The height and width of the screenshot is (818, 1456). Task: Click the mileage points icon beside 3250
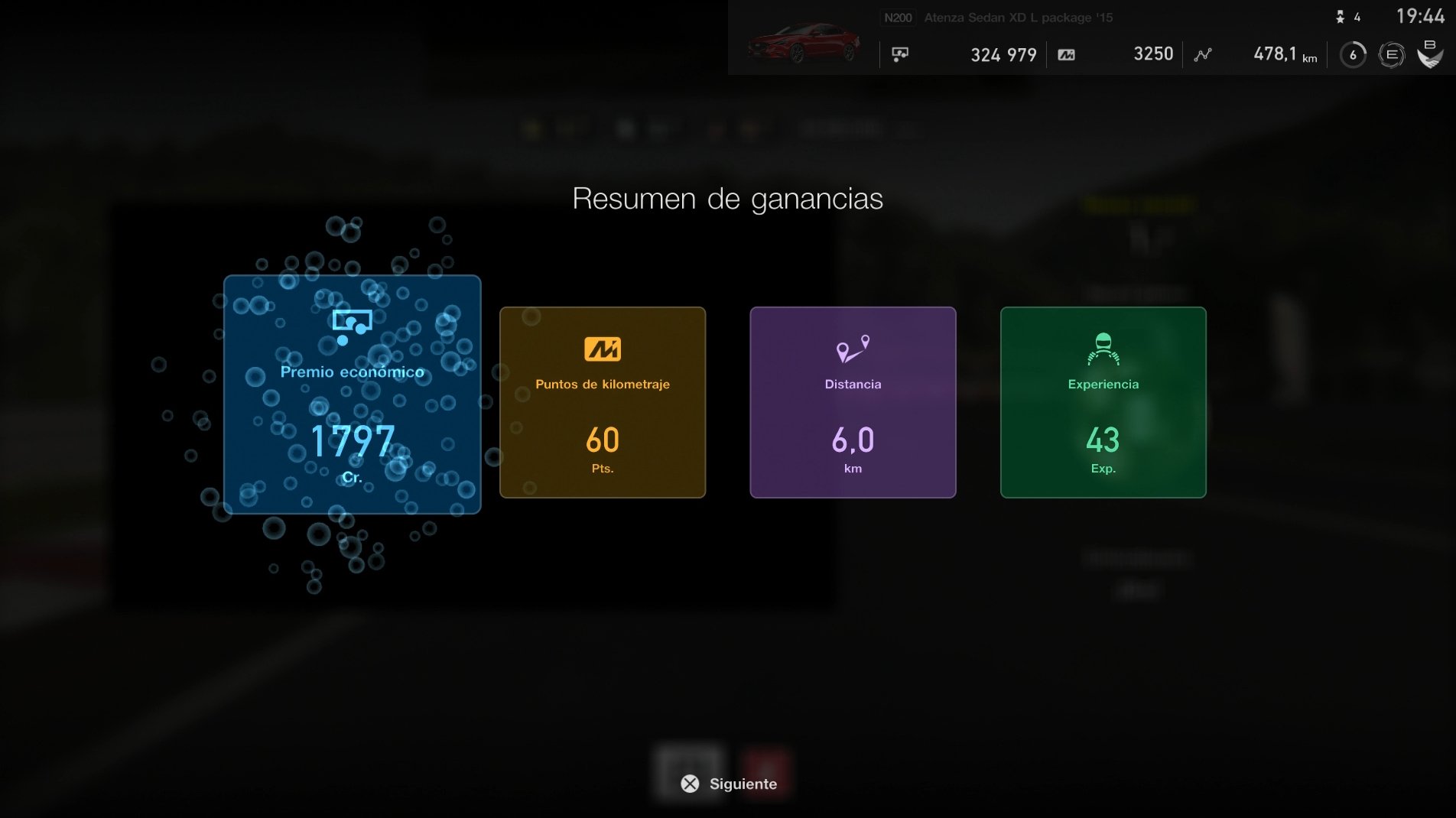pos(1068,54)
